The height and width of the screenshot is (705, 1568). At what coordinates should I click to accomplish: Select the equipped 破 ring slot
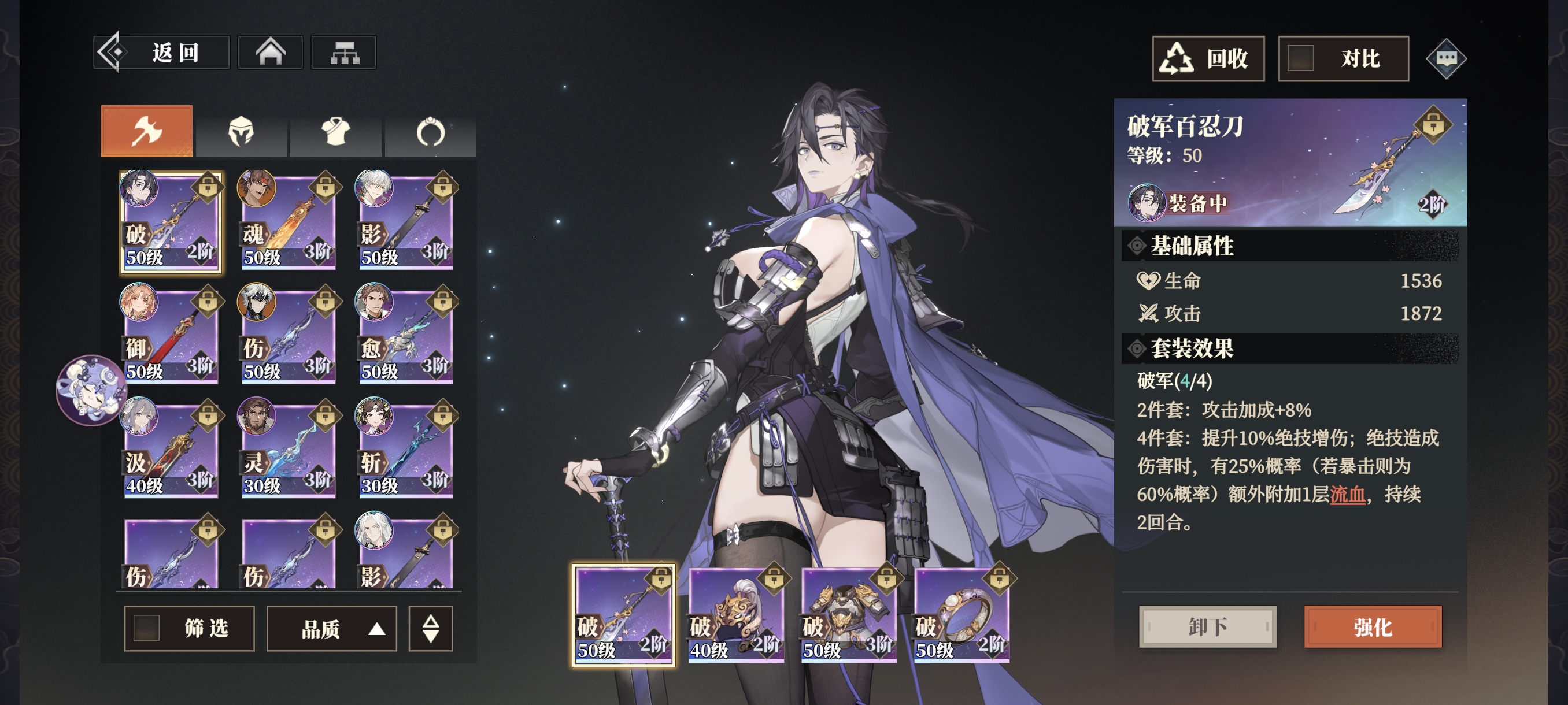[961, 615]
